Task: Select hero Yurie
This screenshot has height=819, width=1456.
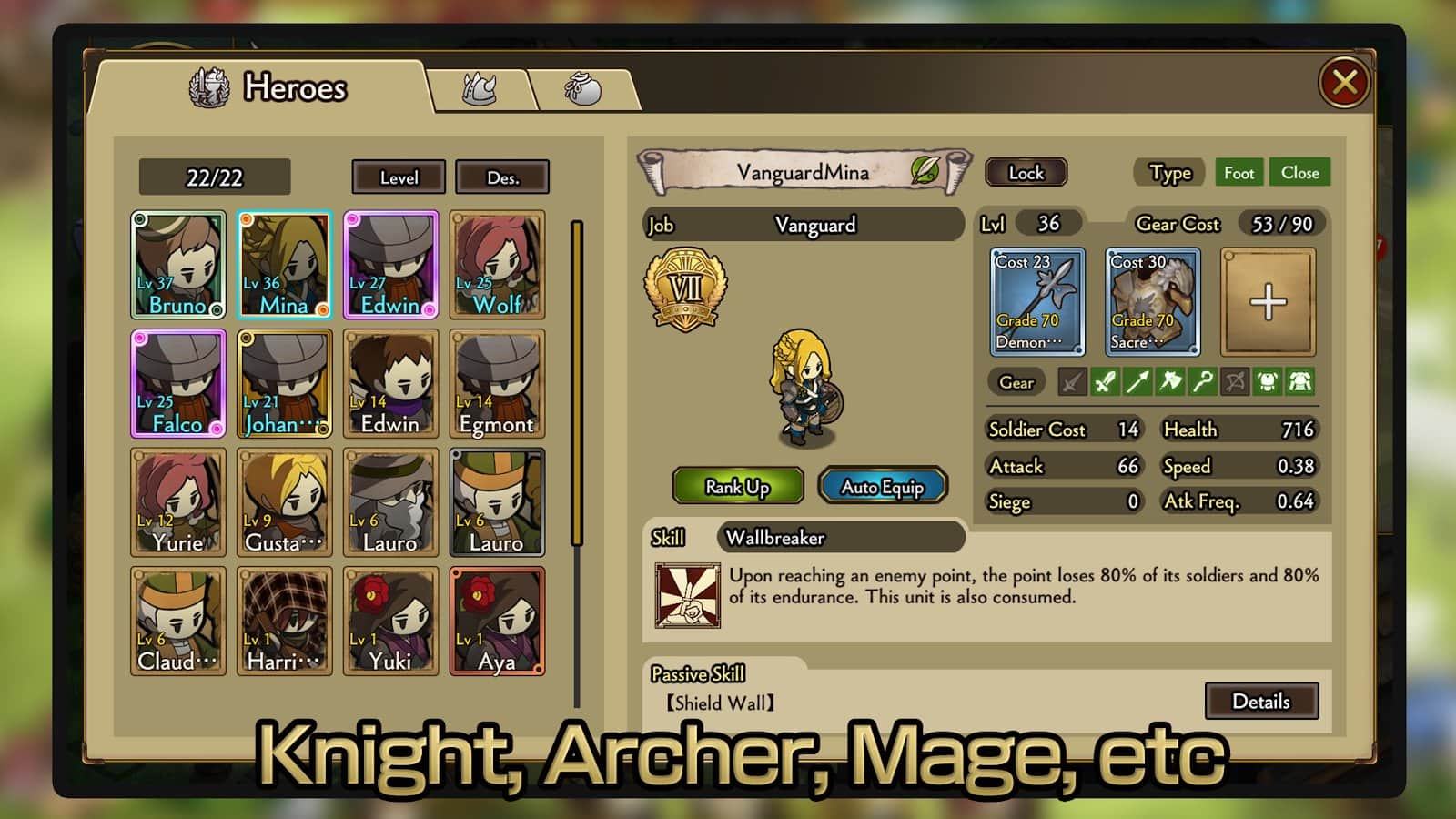Action: point(178,502)
